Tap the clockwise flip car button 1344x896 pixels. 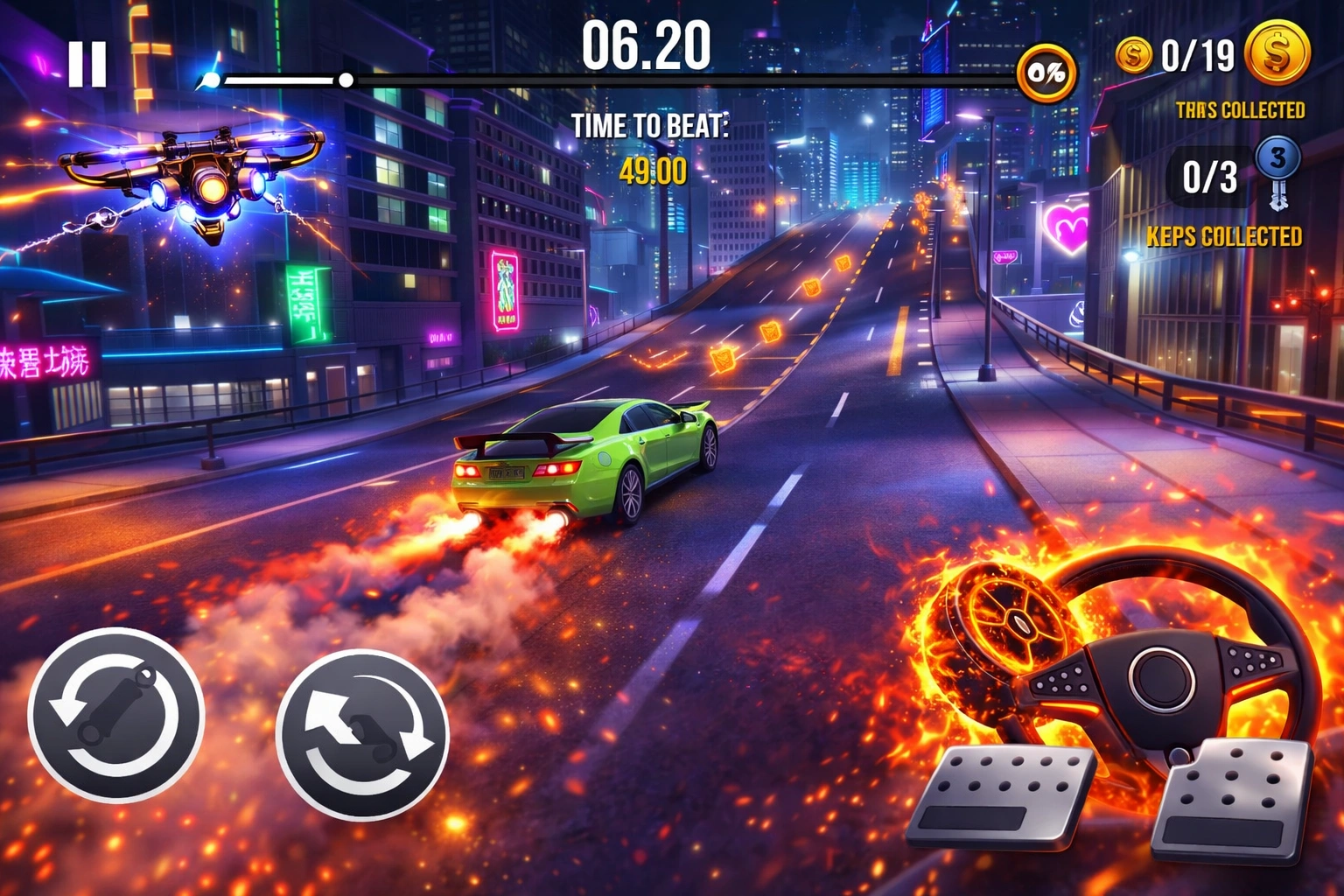[362, 734]
